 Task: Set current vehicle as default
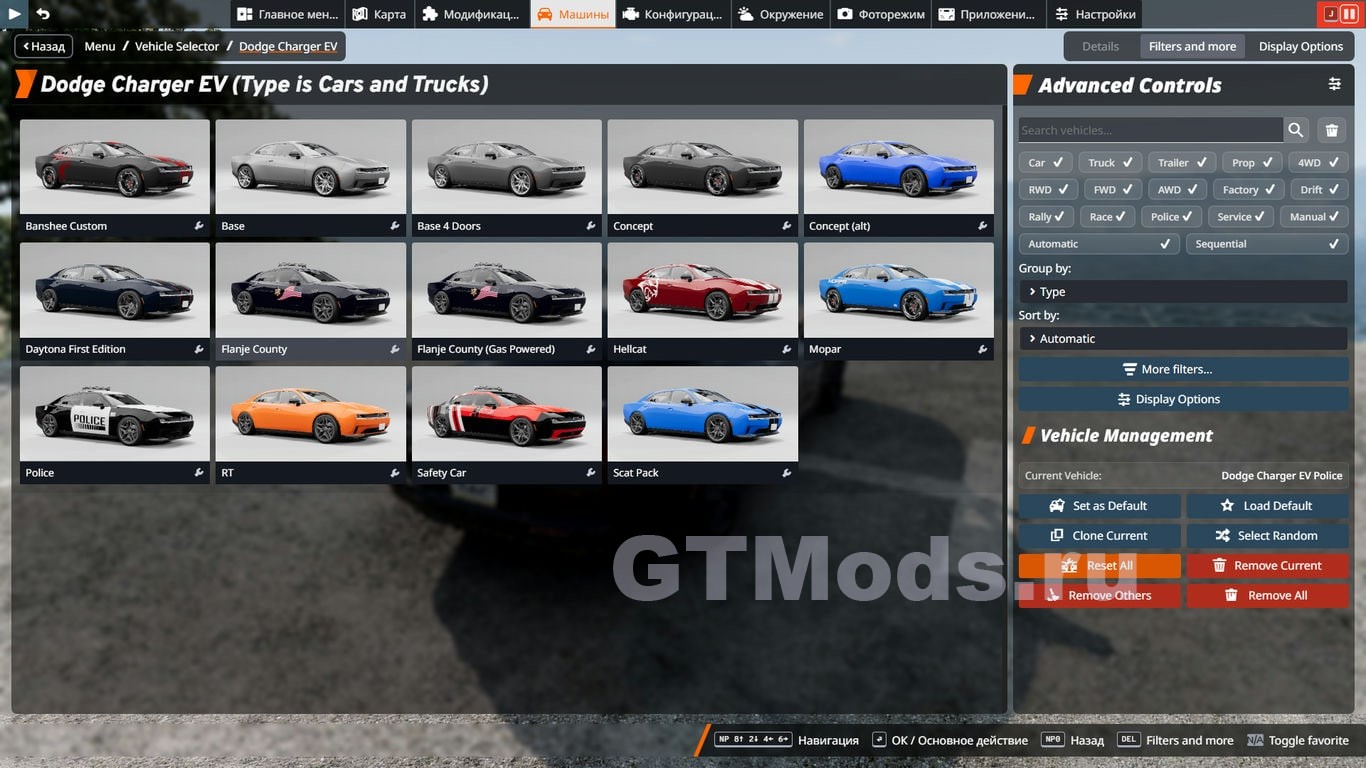1099,506
